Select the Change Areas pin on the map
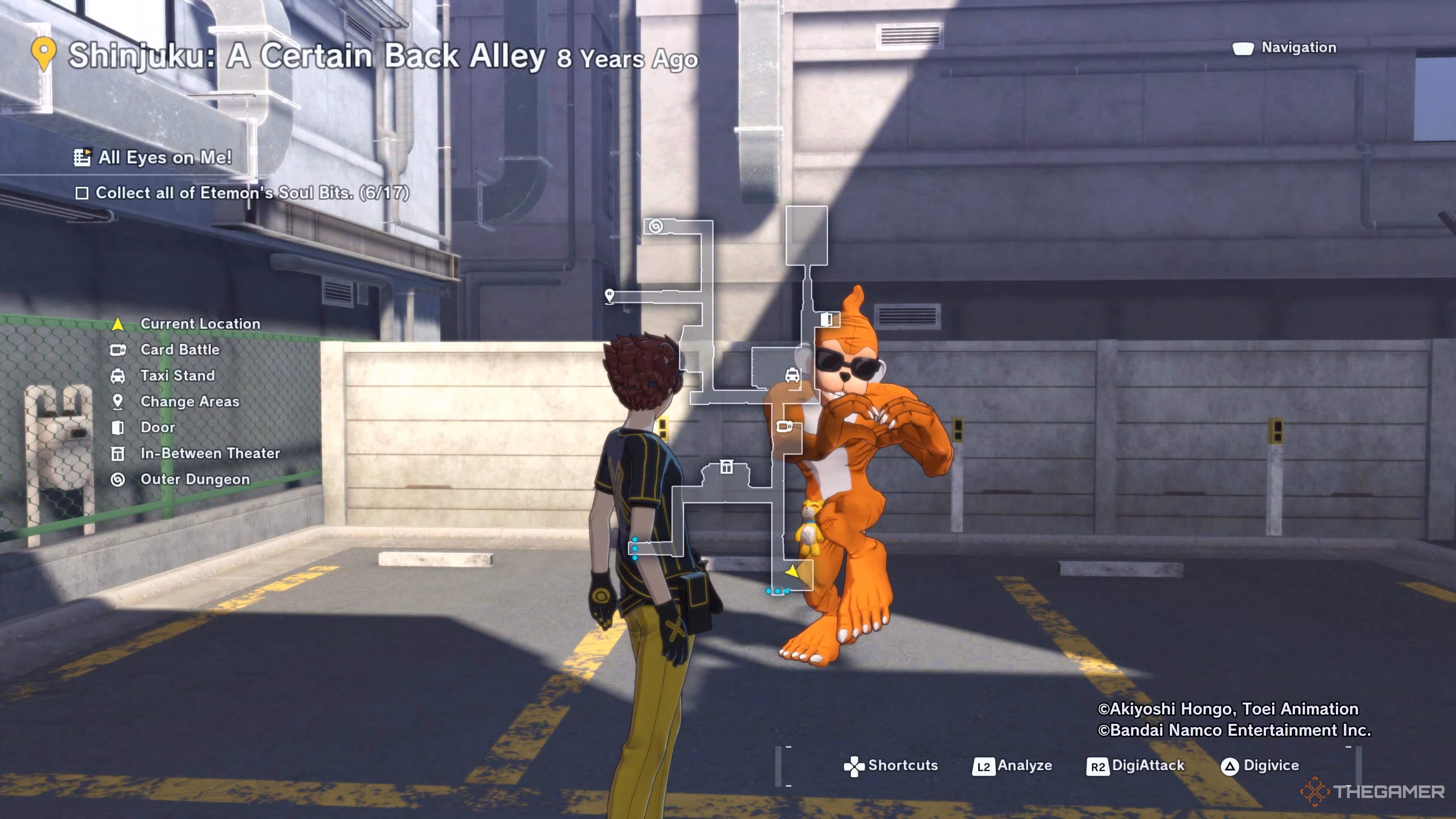1456x819 pixels. point(609,295)
